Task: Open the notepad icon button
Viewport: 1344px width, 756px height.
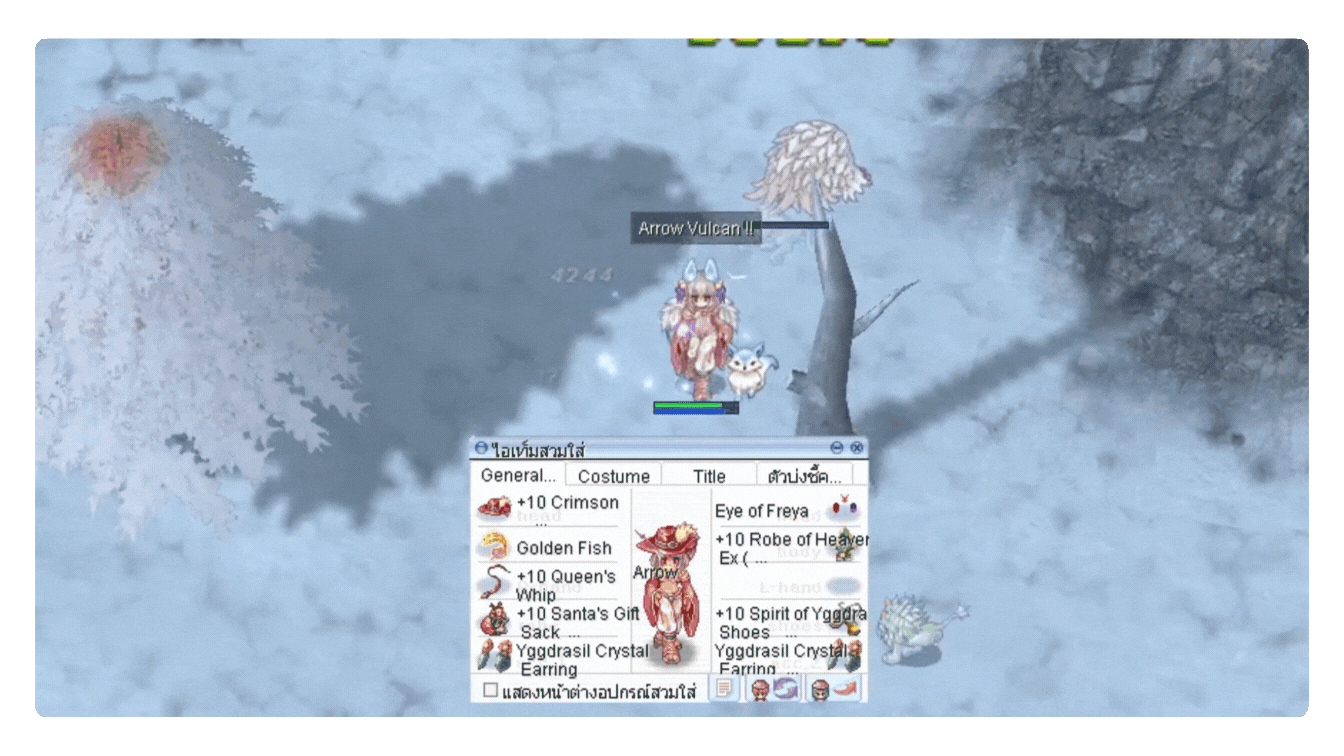Action: pyautogui.click(x=725, y=689)
